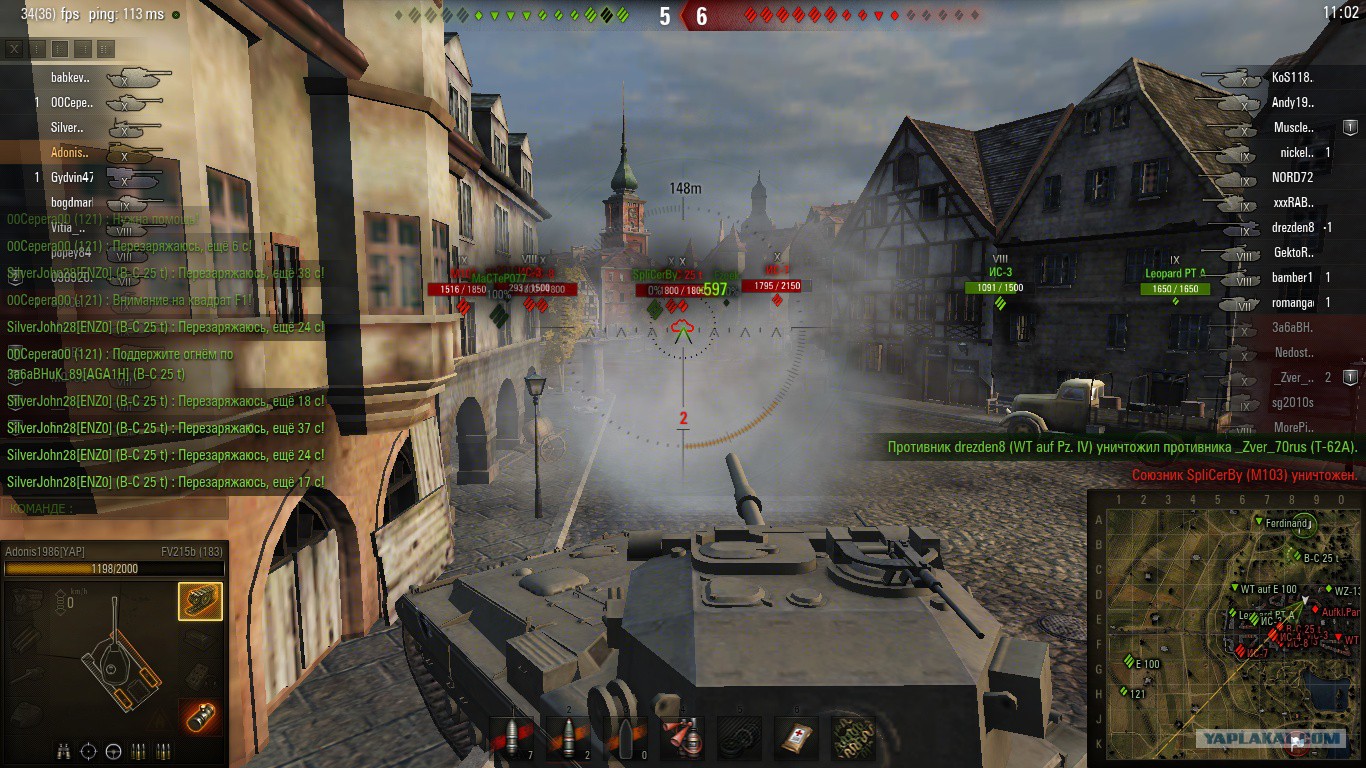Switch to the red-tipped shell with 2 rounds

coord(568,738)
